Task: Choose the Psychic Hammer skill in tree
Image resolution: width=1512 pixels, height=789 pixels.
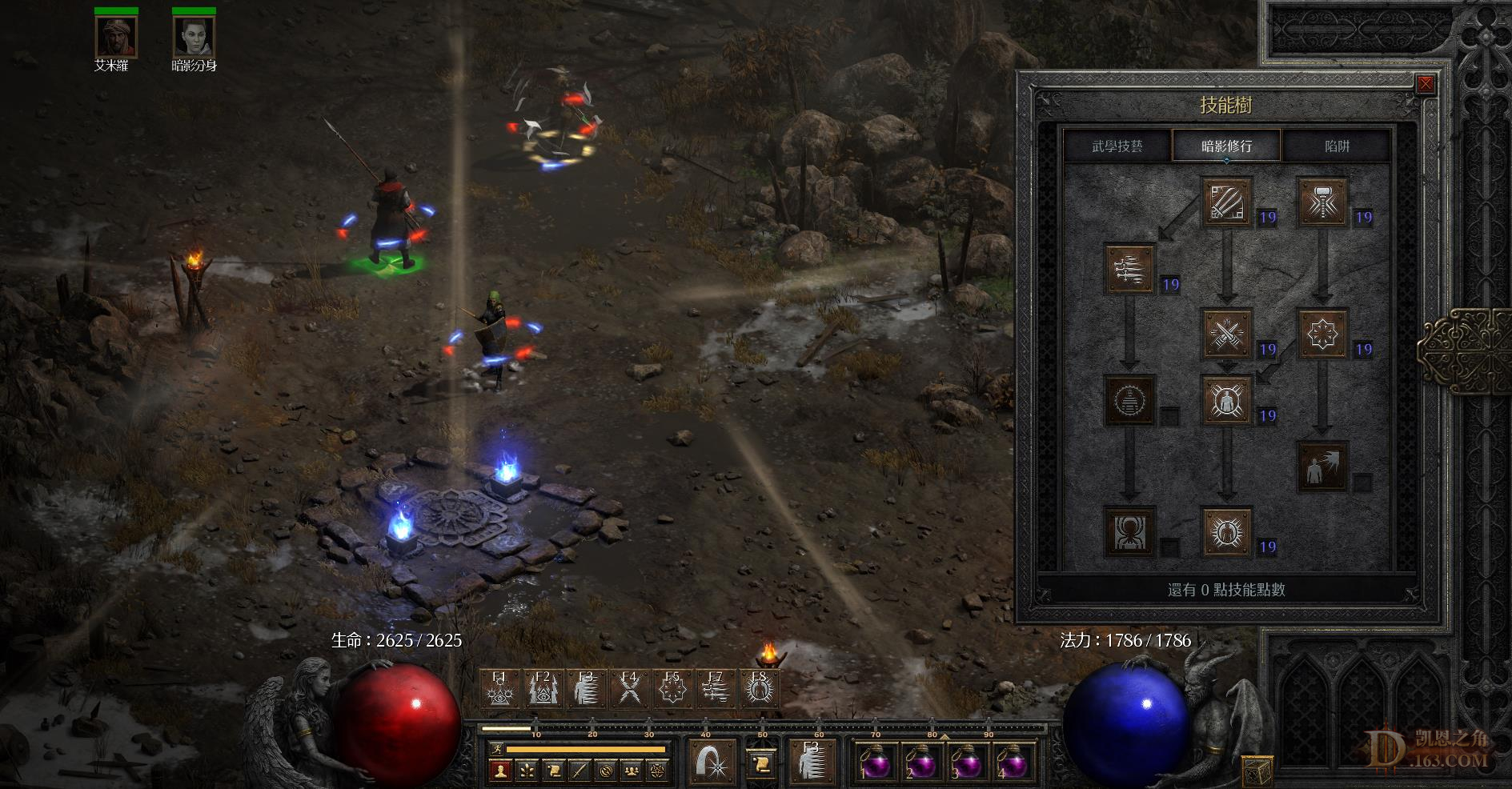Action: (x=1323, y=202)
